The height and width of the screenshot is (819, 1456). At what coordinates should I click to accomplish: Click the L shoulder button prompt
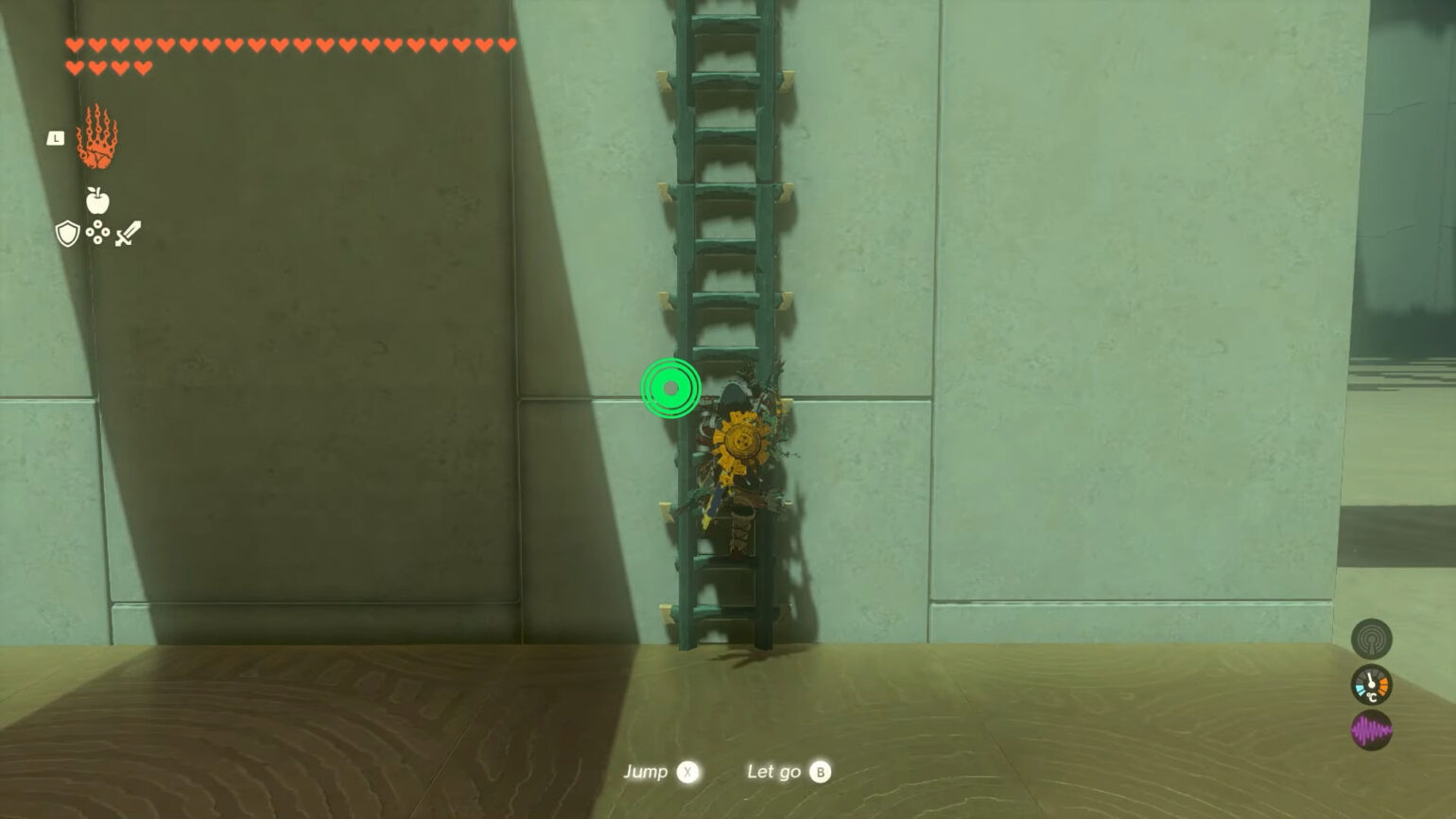(x=55, y=140)
